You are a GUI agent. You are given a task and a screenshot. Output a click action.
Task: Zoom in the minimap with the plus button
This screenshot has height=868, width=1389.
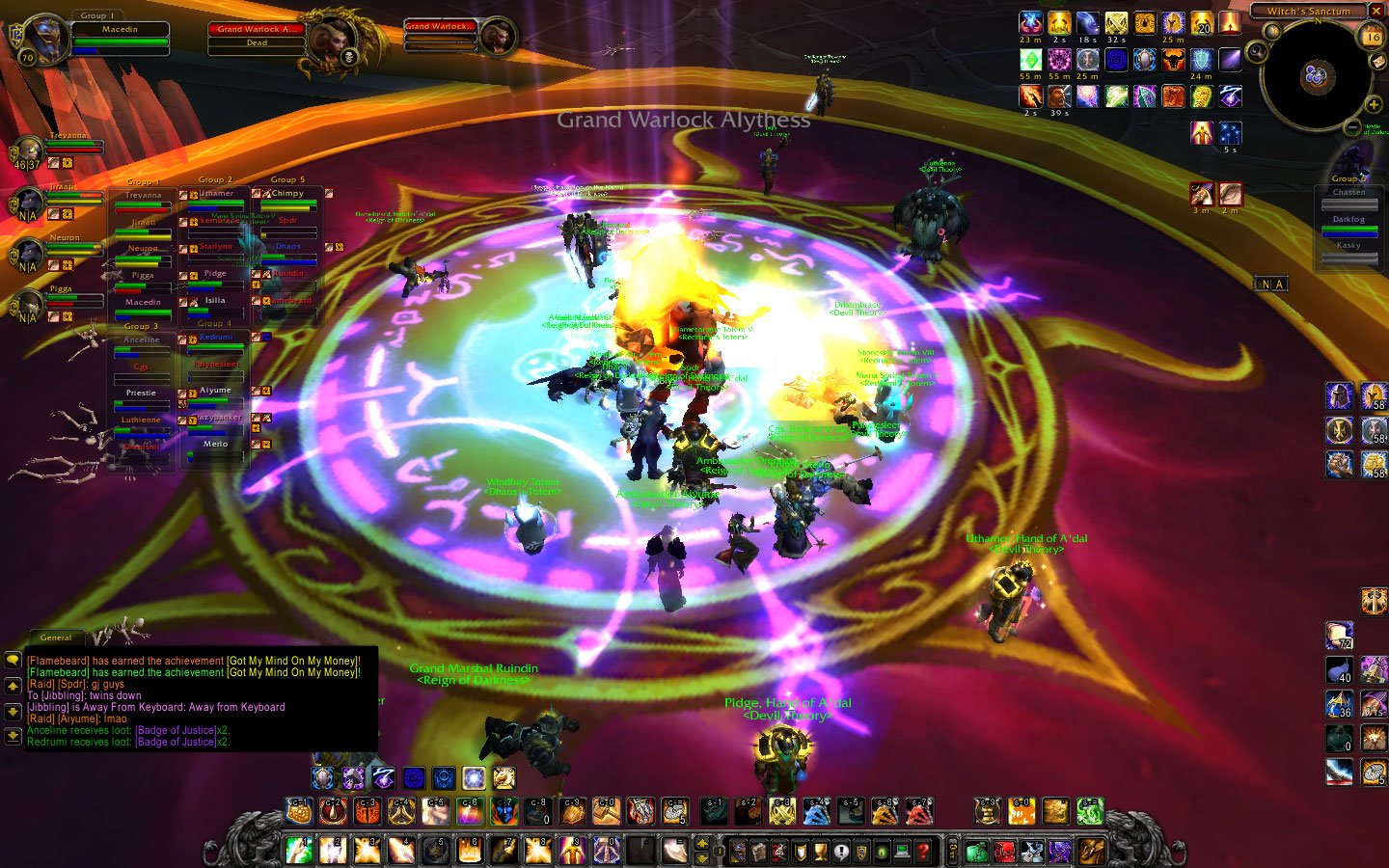[x=1374, y=104]
